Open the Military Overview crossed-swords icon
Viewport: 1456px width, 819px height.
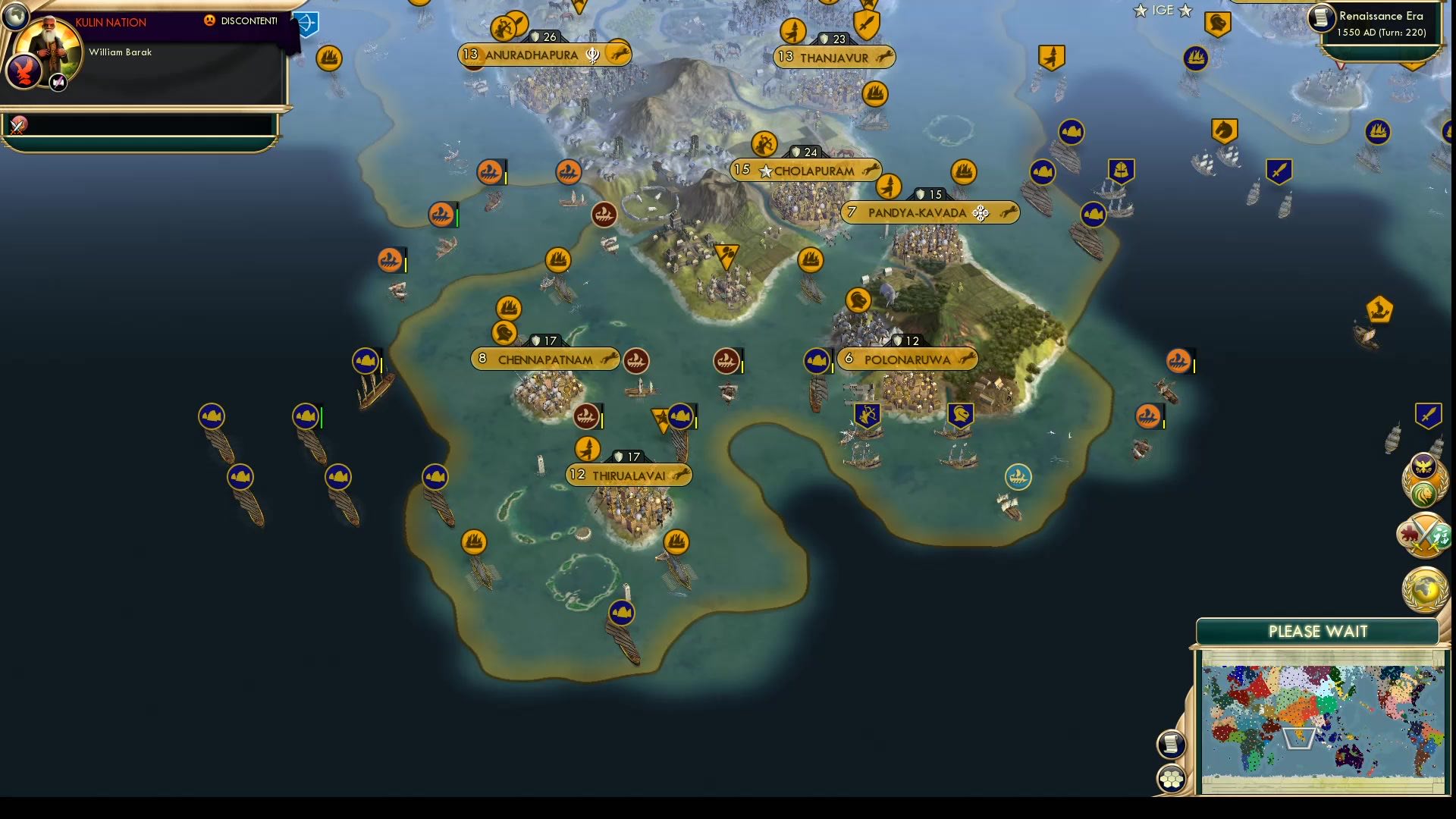pos(1423,535)
